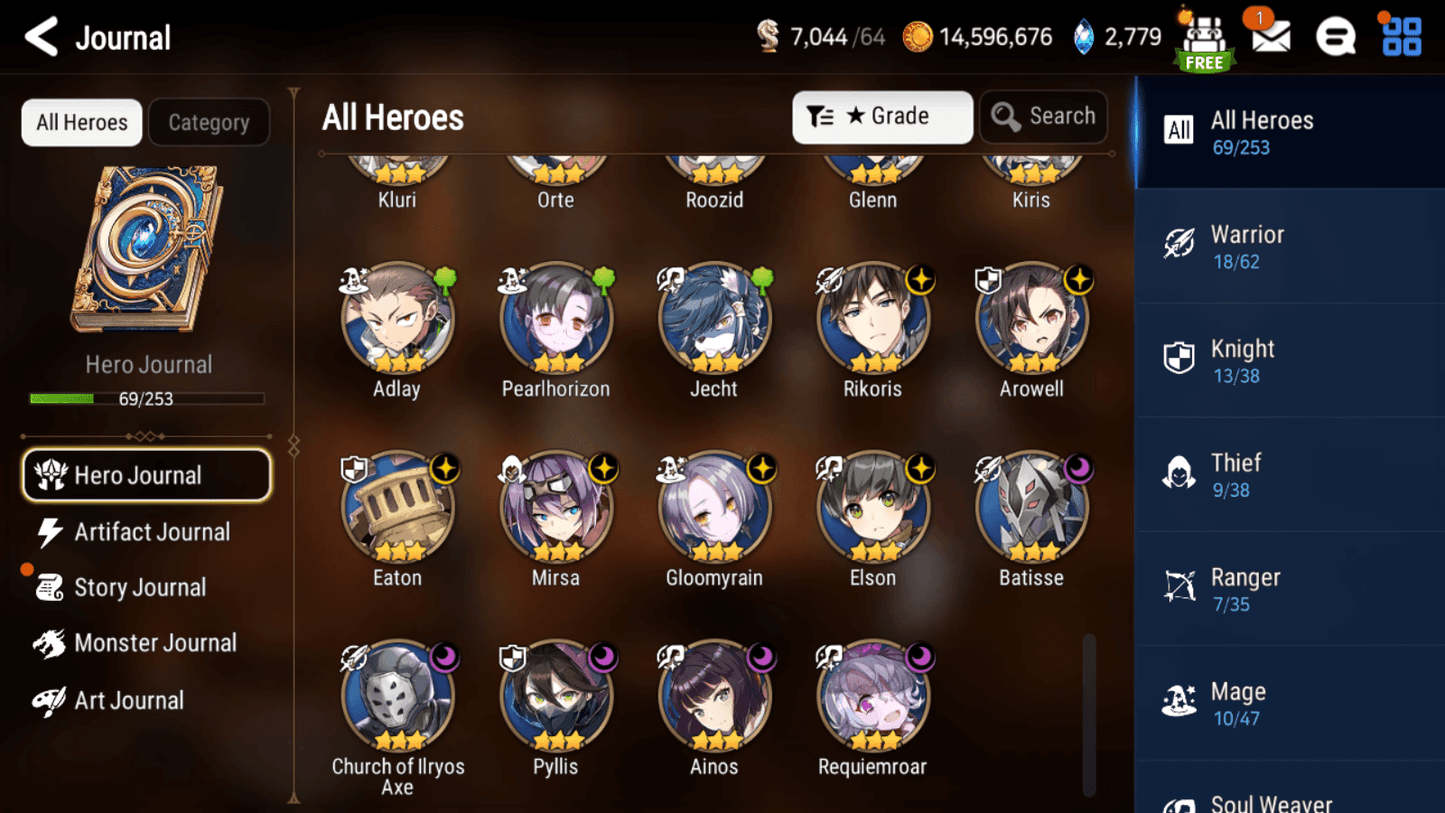Show the Monster Journal
1445x813 pixels.
[x=154, y=643]
